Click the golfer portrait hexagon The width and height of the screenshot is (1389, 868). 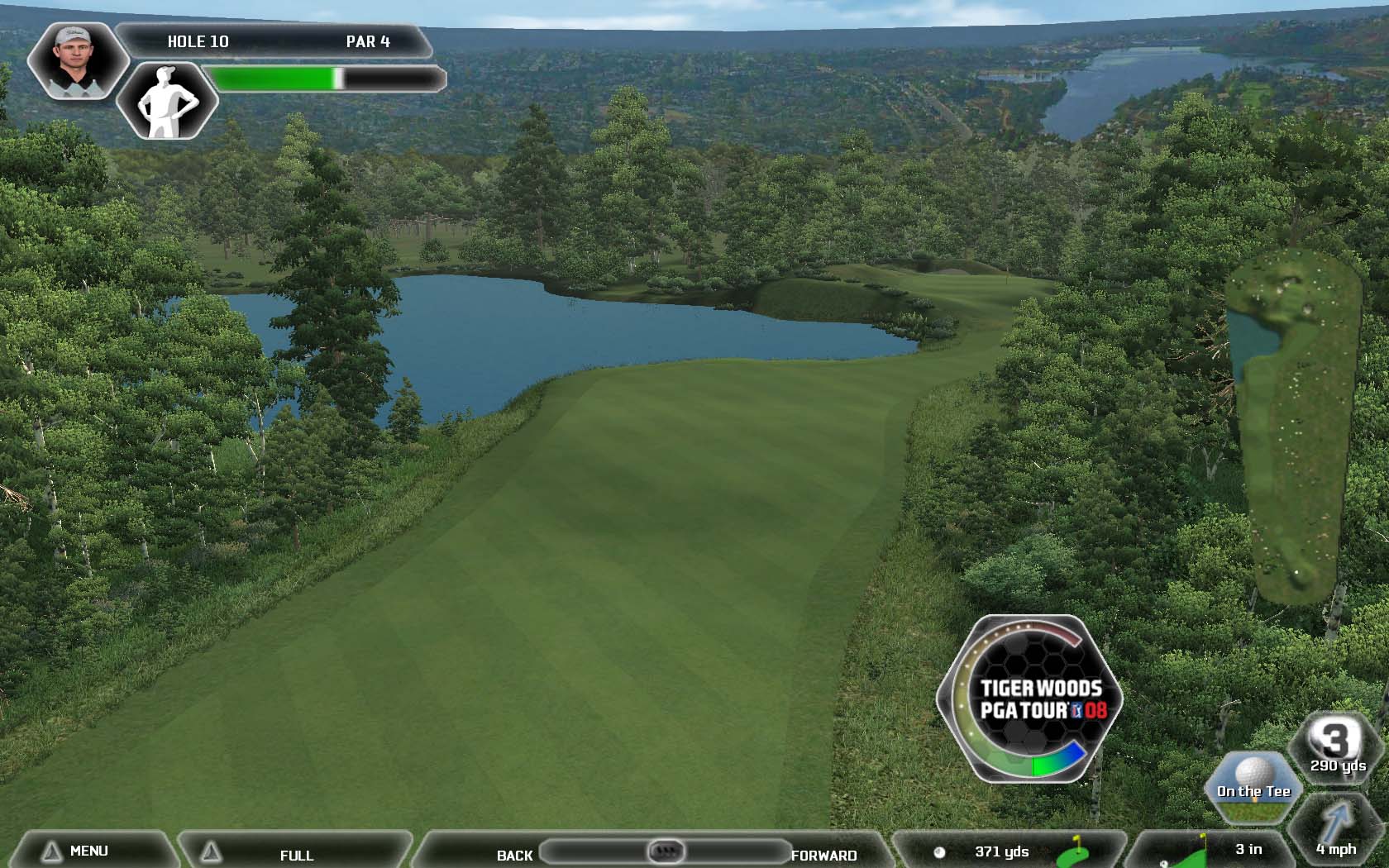[x=76, y=60]
